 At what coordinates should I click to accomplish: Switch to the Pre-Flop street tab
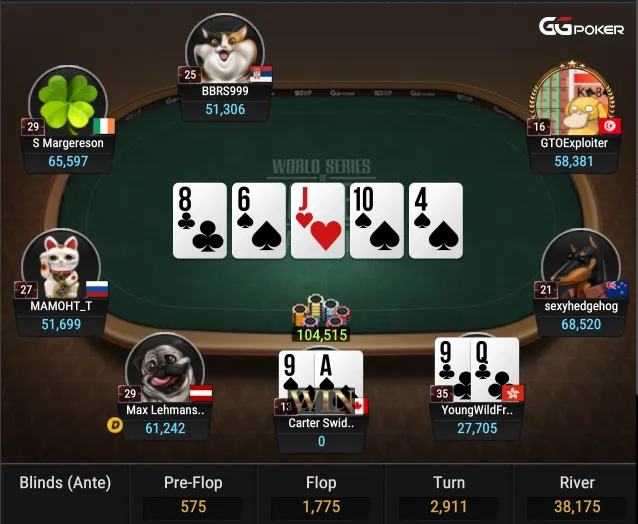pos(193,493)
